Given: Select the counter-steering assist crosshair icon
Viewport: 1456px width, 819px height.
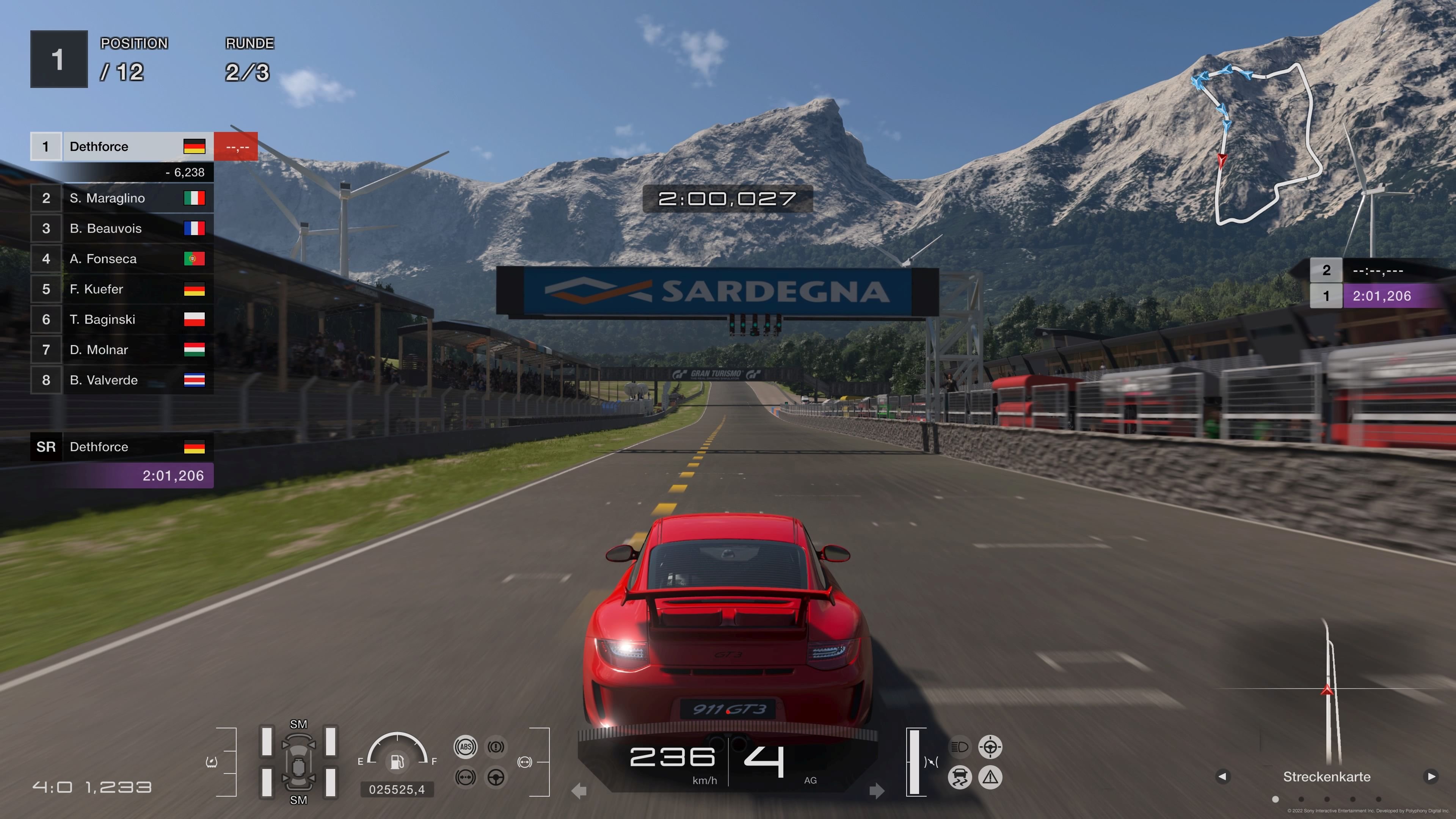Looking at the screenshot, I should [x=991, y=747].
